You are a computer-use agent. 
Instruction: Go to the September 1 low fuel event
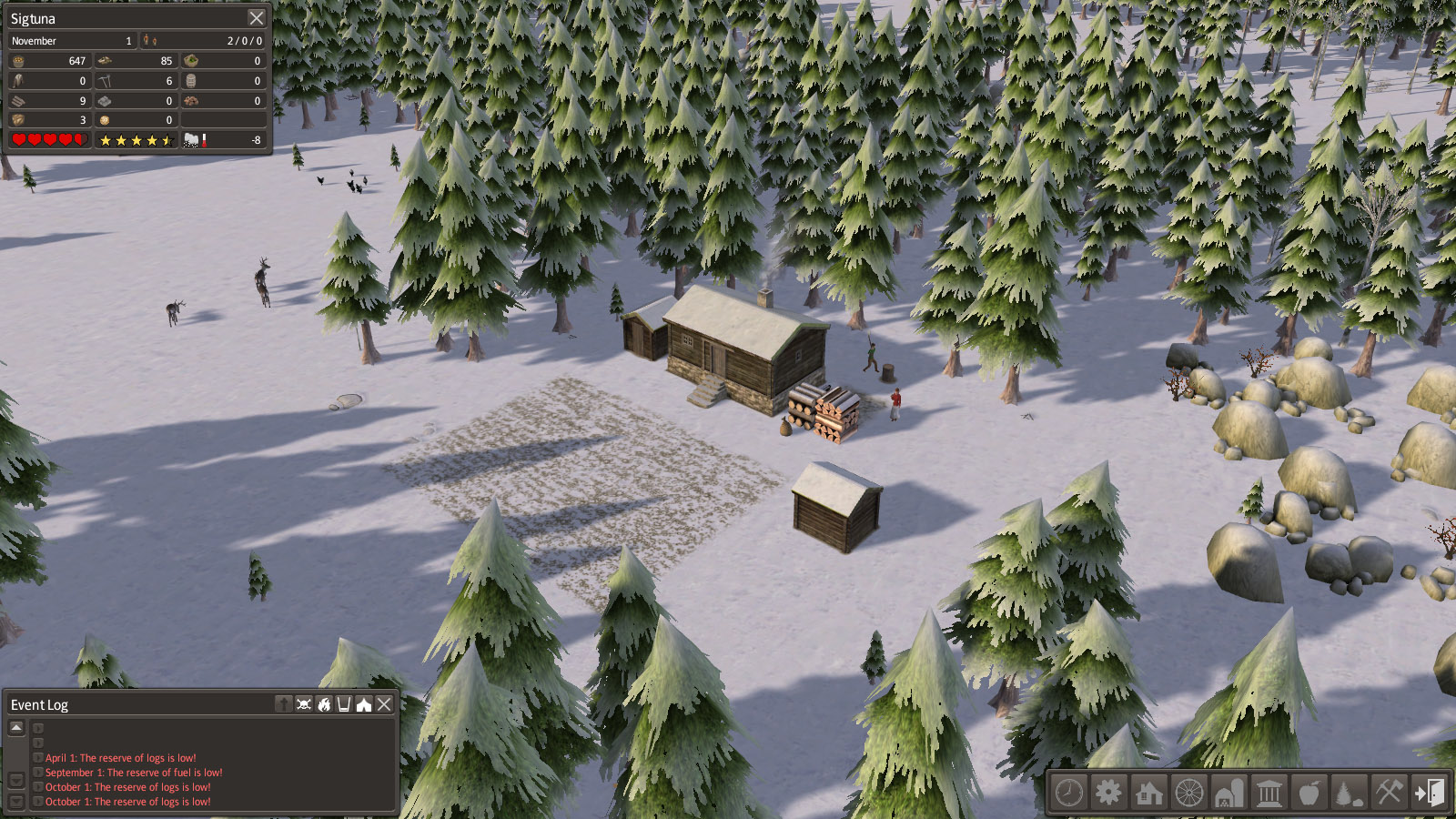coord(133,773)
